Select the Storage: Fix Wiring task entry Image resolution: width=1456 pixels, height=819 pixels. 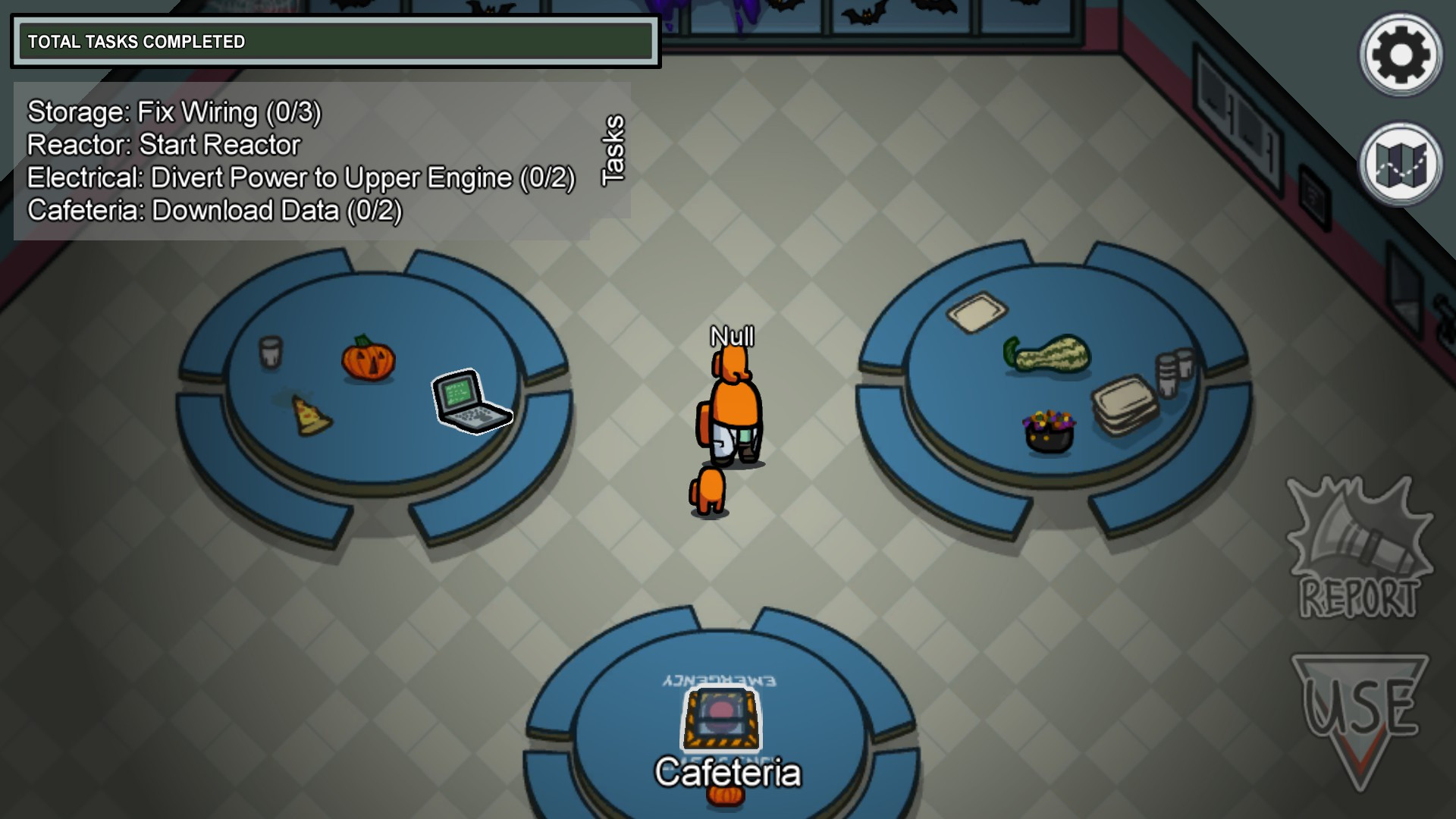coord(174,112)
